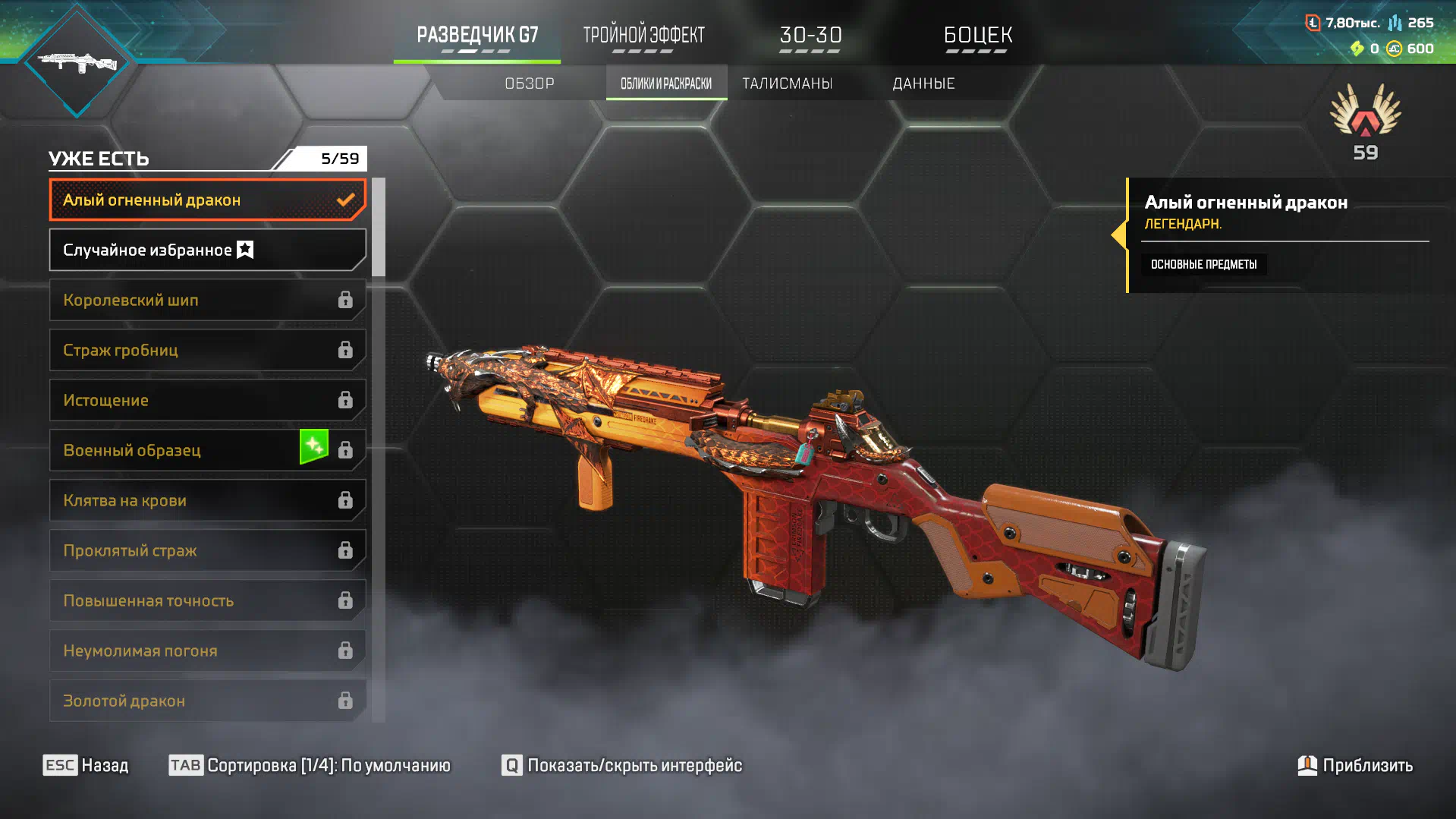Select the Алый огненный дракон skin
The image size is (1456, 819).
[x=207, y=200]
